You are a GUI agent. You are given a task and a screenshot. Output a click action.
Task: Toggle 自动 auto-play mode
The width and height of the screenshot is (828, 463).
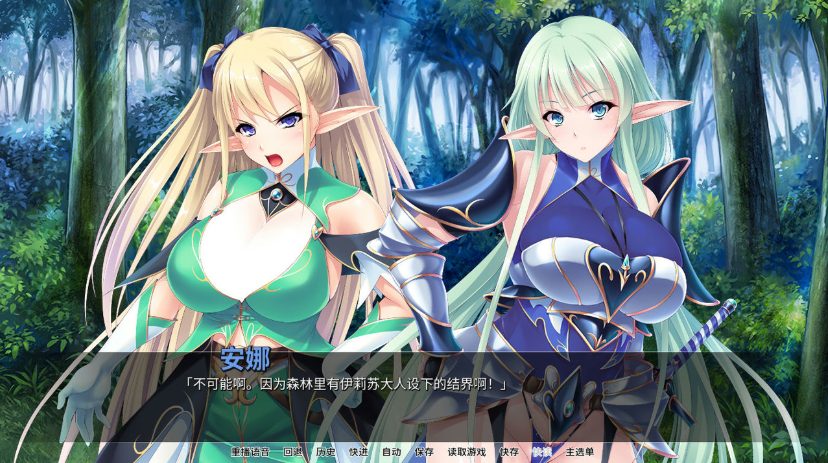point(391,452)
